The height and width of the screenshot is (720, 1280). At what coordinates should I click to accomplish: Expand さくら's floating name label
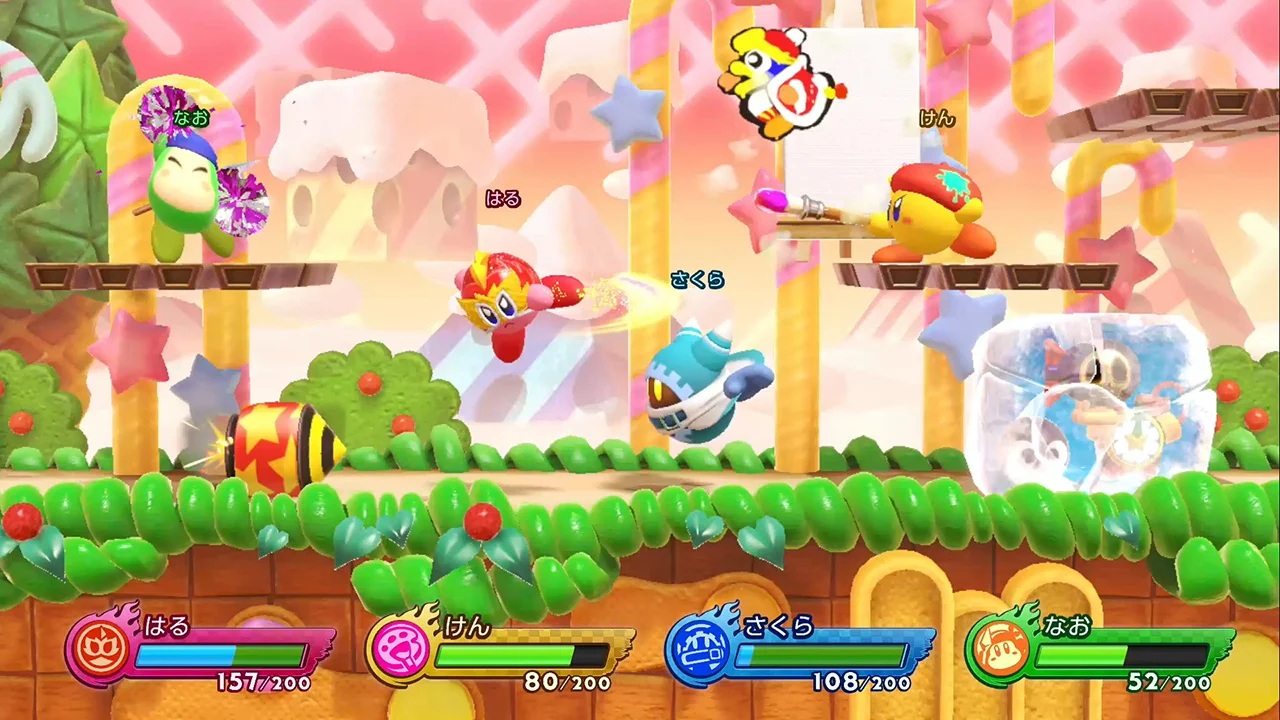click(x=697, y=281)
